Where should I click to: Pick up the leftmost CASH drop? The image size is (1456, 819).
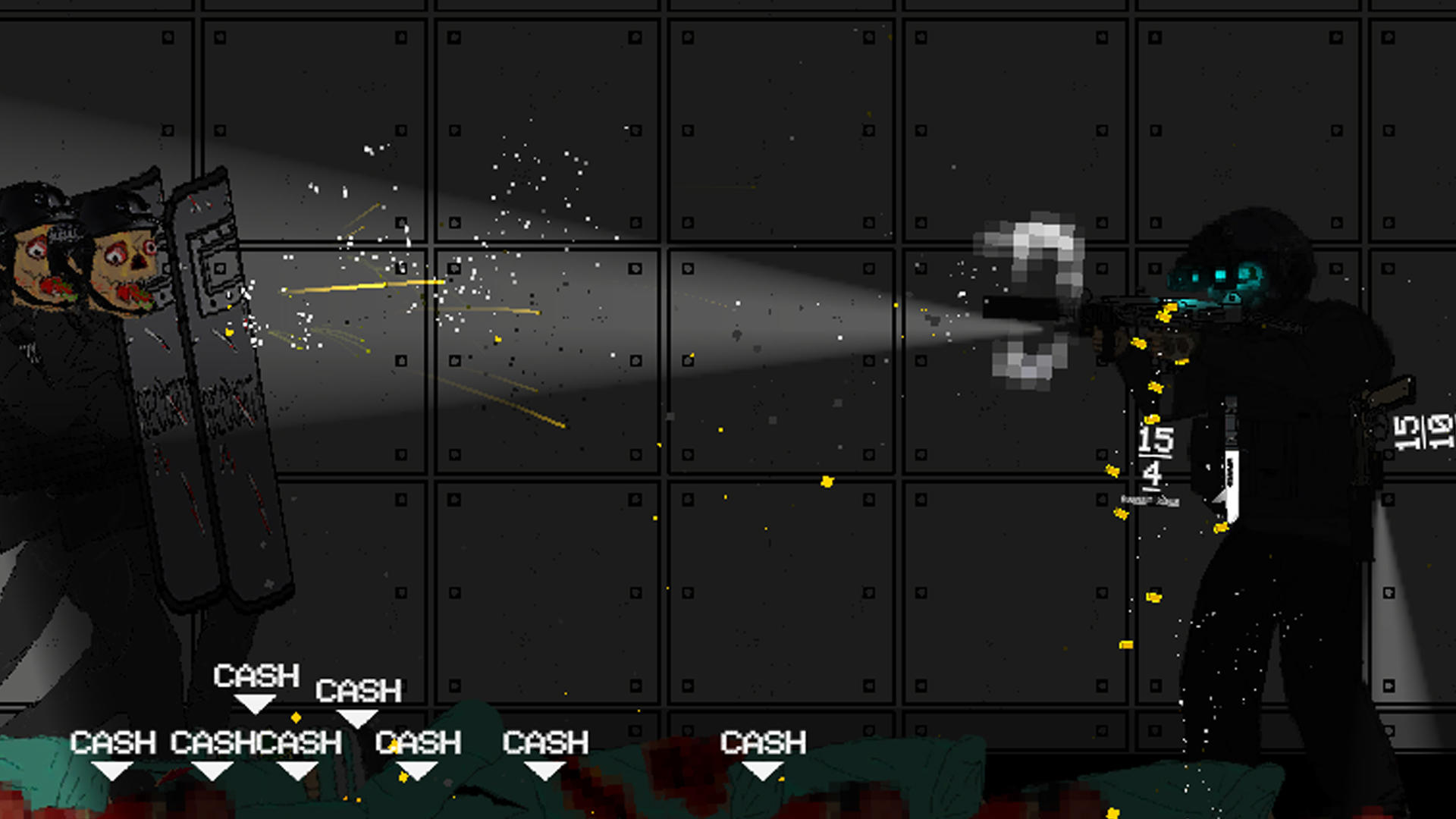click(x=114, y=743)
